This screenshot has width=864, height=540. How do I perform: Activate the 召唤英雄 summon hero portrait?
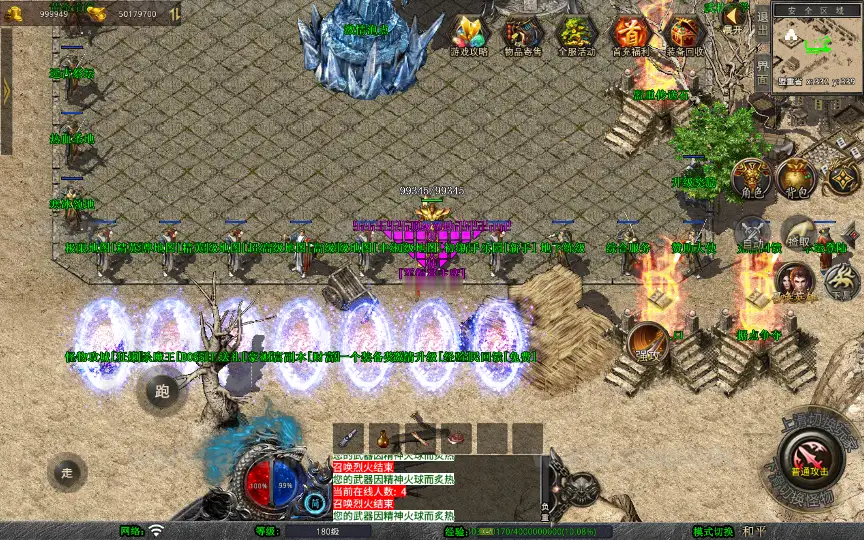coord(794,282)
